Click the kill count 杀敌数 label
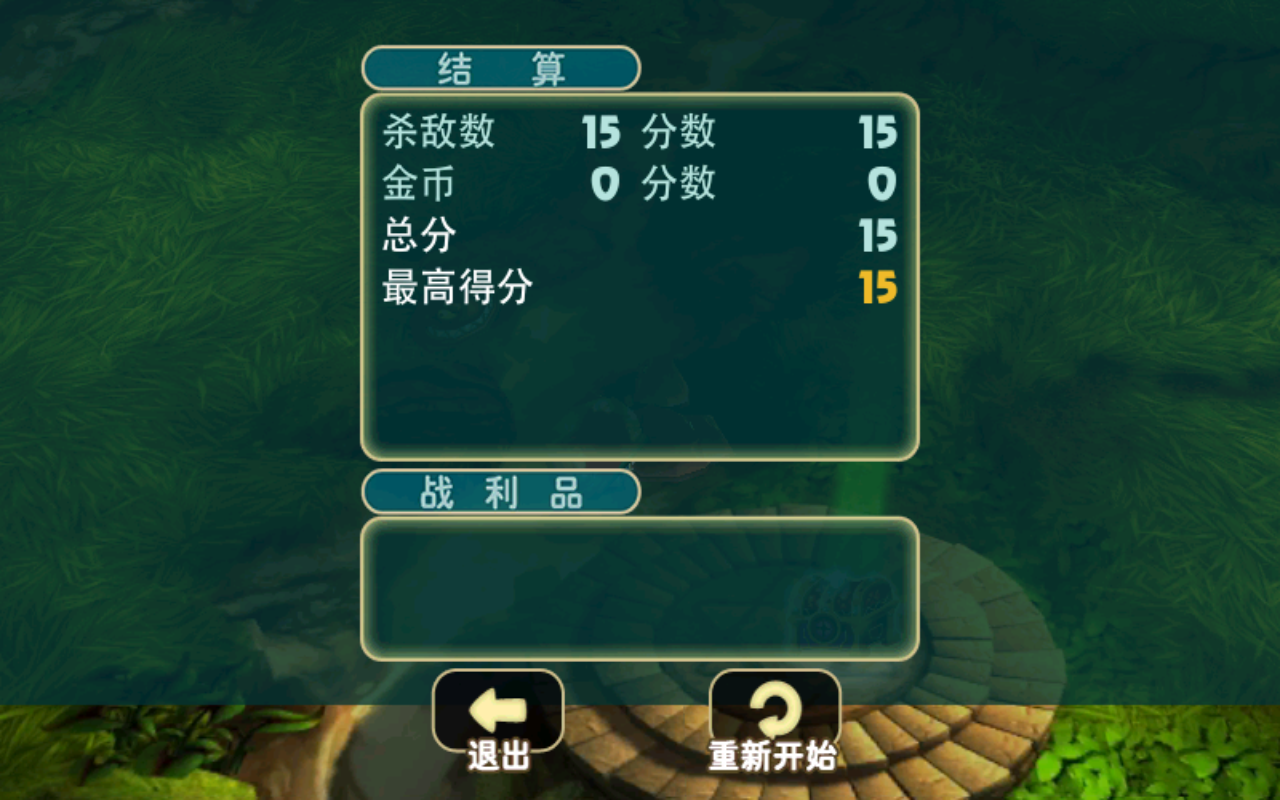The image size is (1280, 800). [437, 133]
